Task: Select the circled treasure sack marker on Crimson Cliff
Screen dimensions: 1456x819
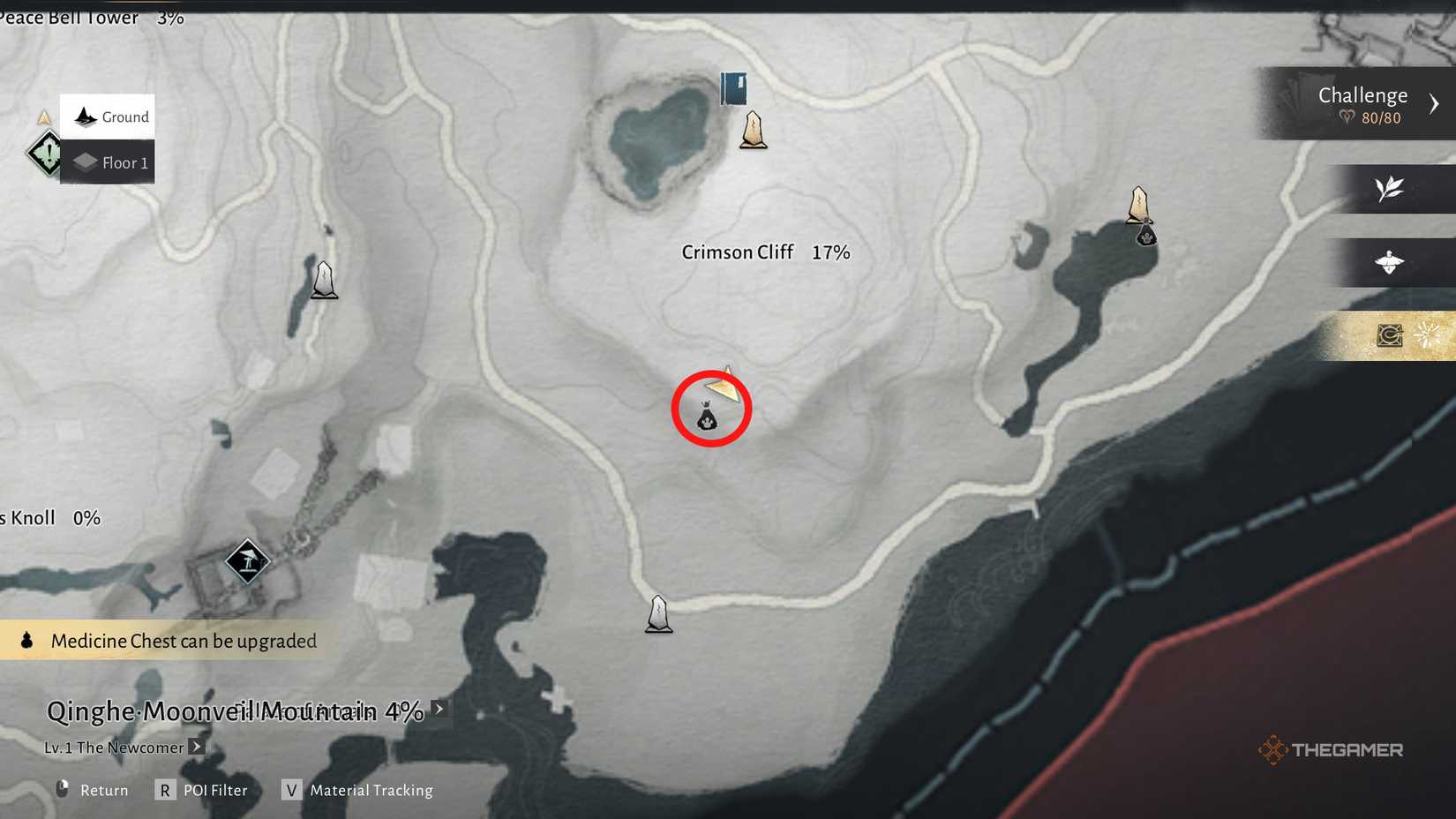Action: tap(710, 415)
